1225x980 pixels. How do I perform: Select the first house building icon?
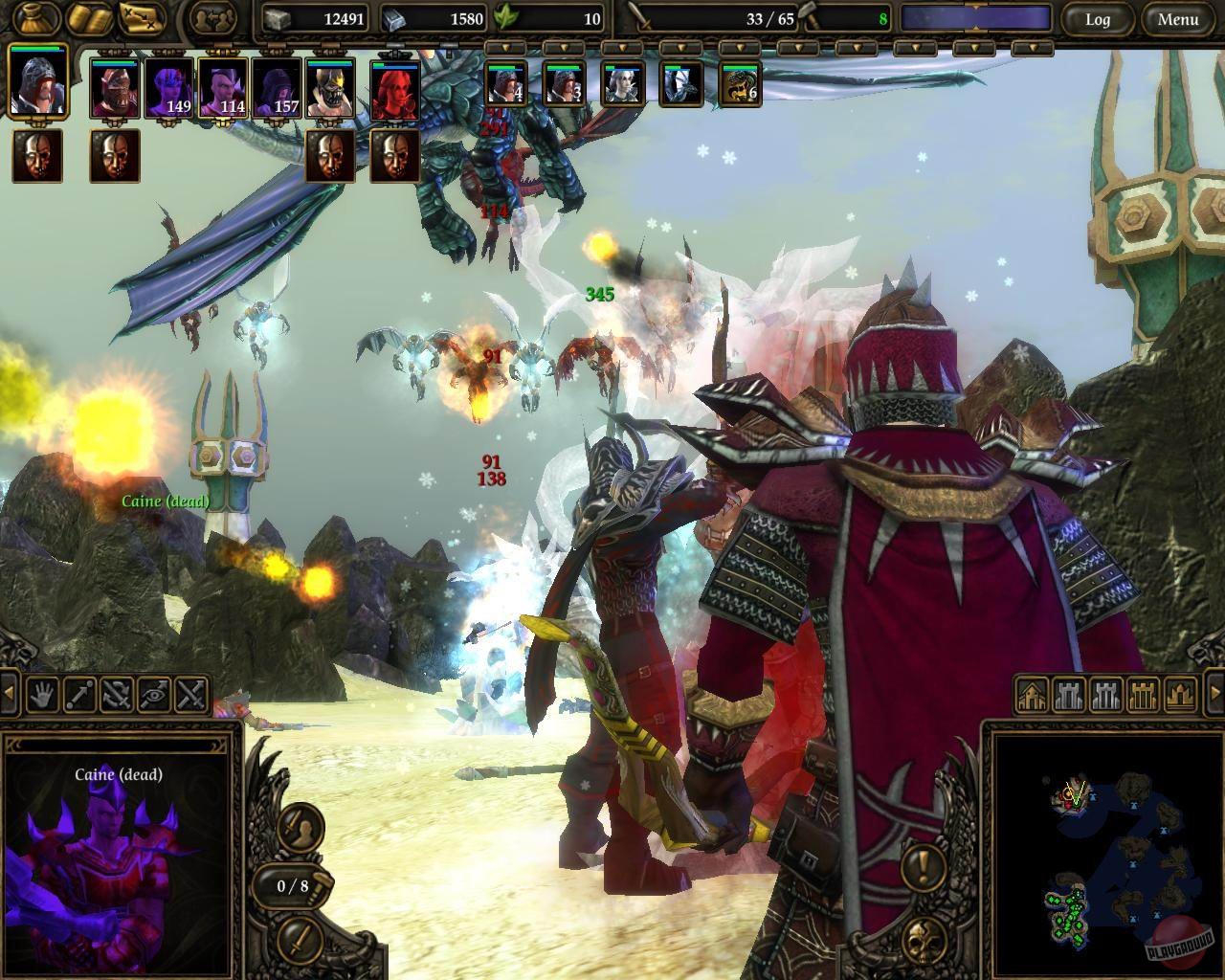tap(1032, 695)
